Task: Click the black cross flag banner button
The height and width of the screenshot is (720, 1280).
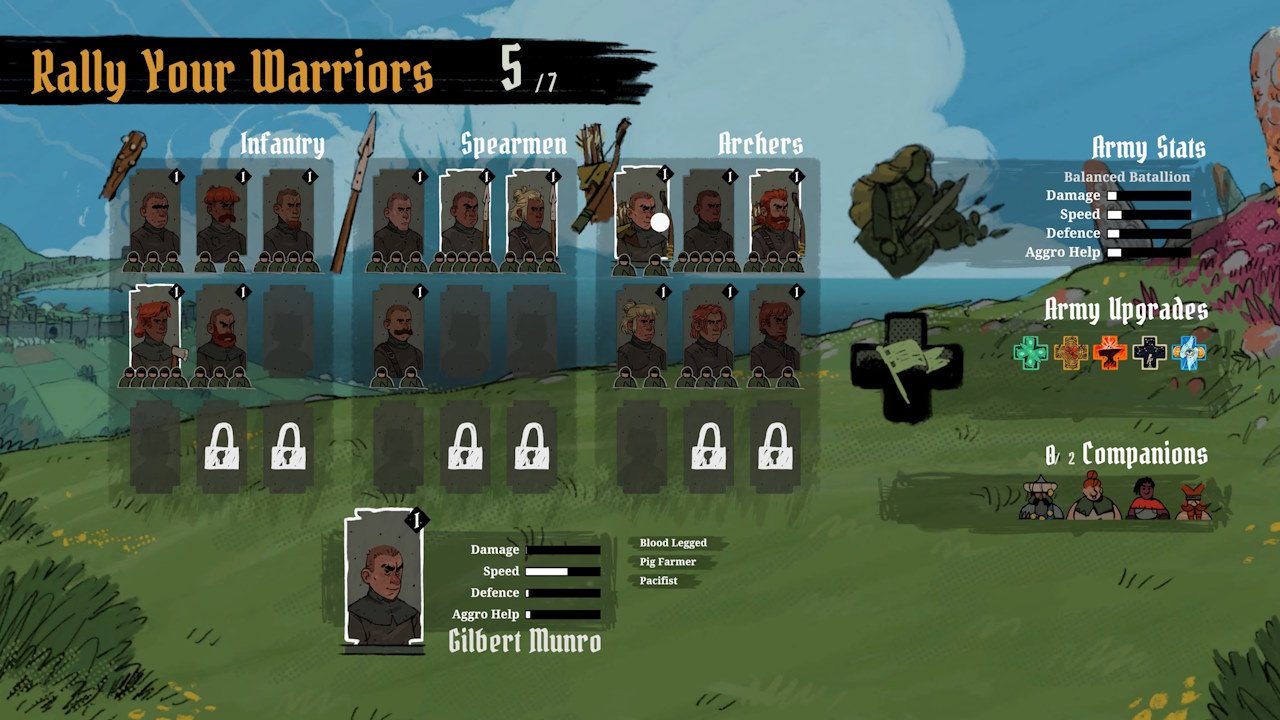Action: tap(906, 367)
